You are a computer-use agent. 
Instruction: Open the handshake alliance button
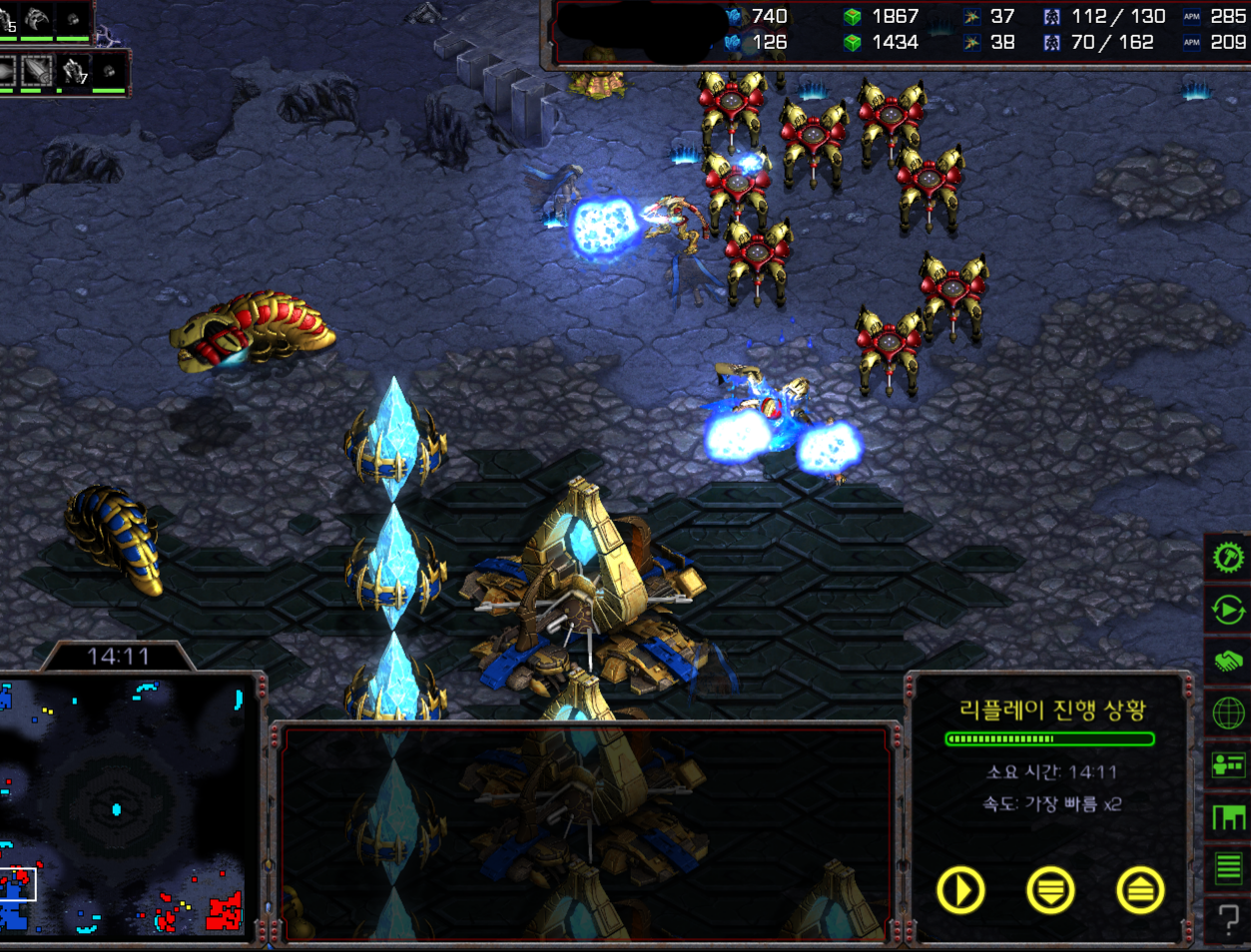(1228, 661)
